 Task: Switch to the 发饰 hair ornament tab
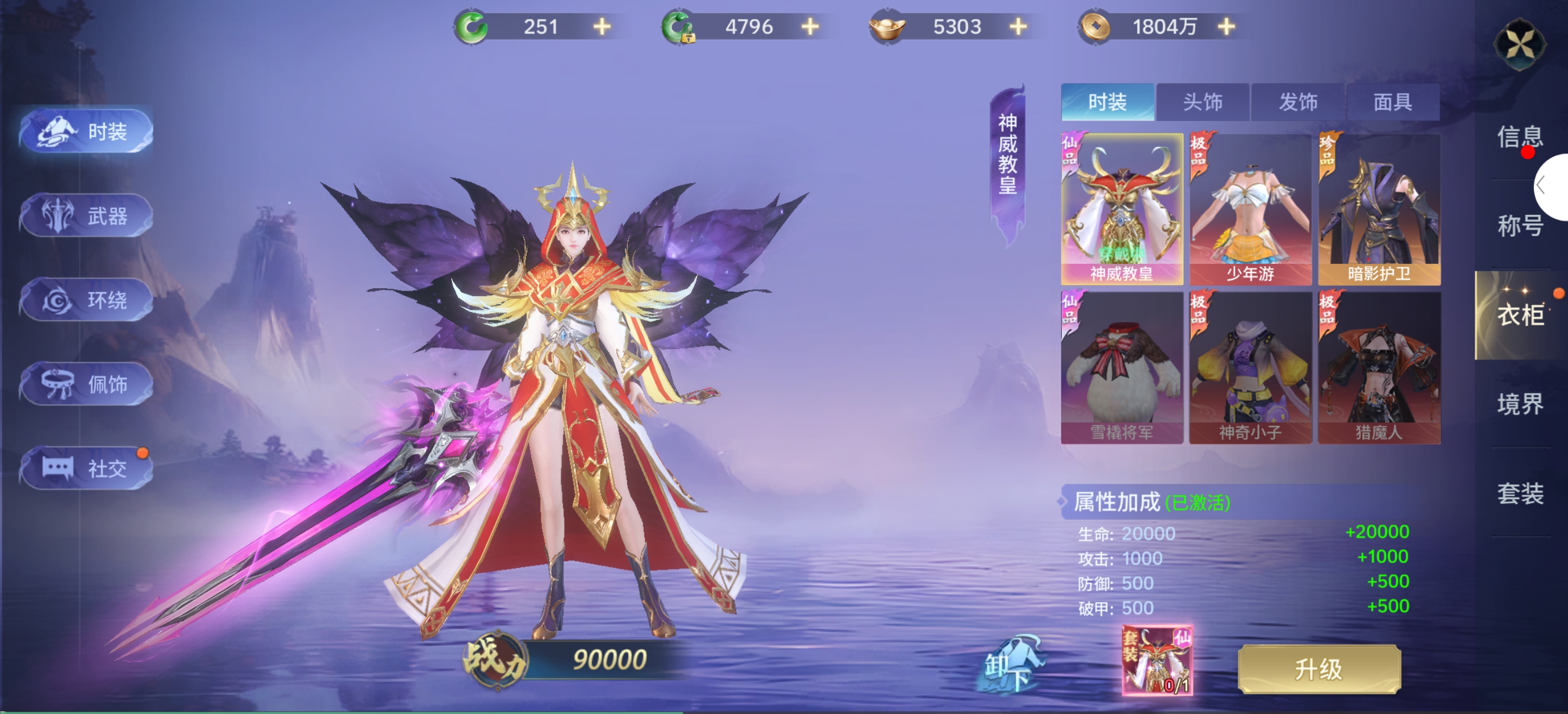1298,102
